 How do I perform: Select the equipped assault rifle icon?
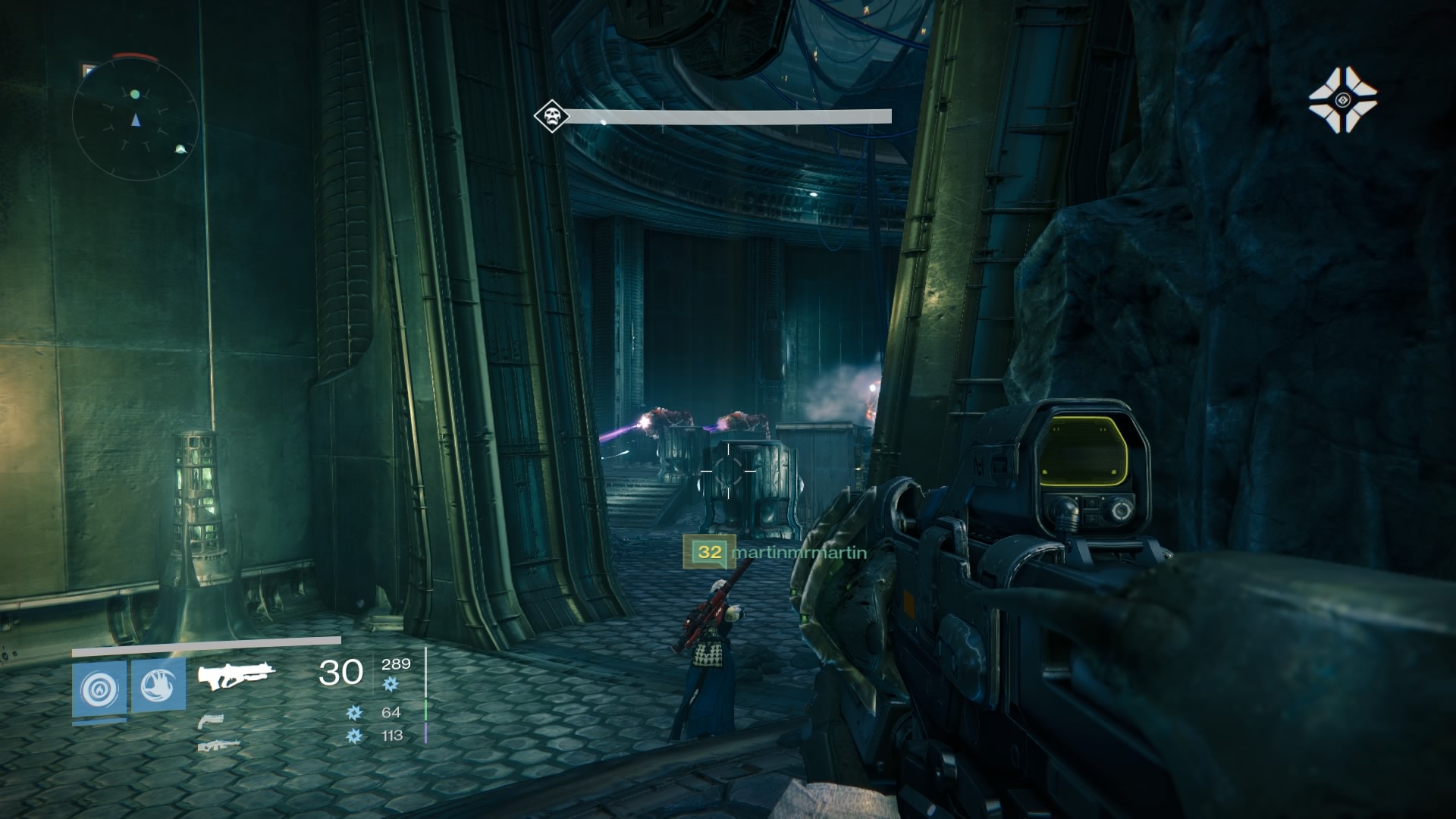[x=236, y=676]
